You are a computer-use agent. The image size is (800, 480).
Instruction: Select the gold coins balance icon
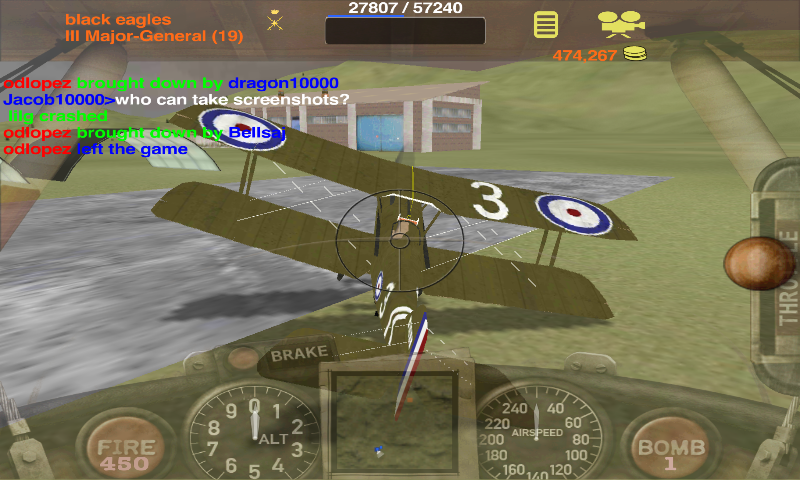pos(635,54)
